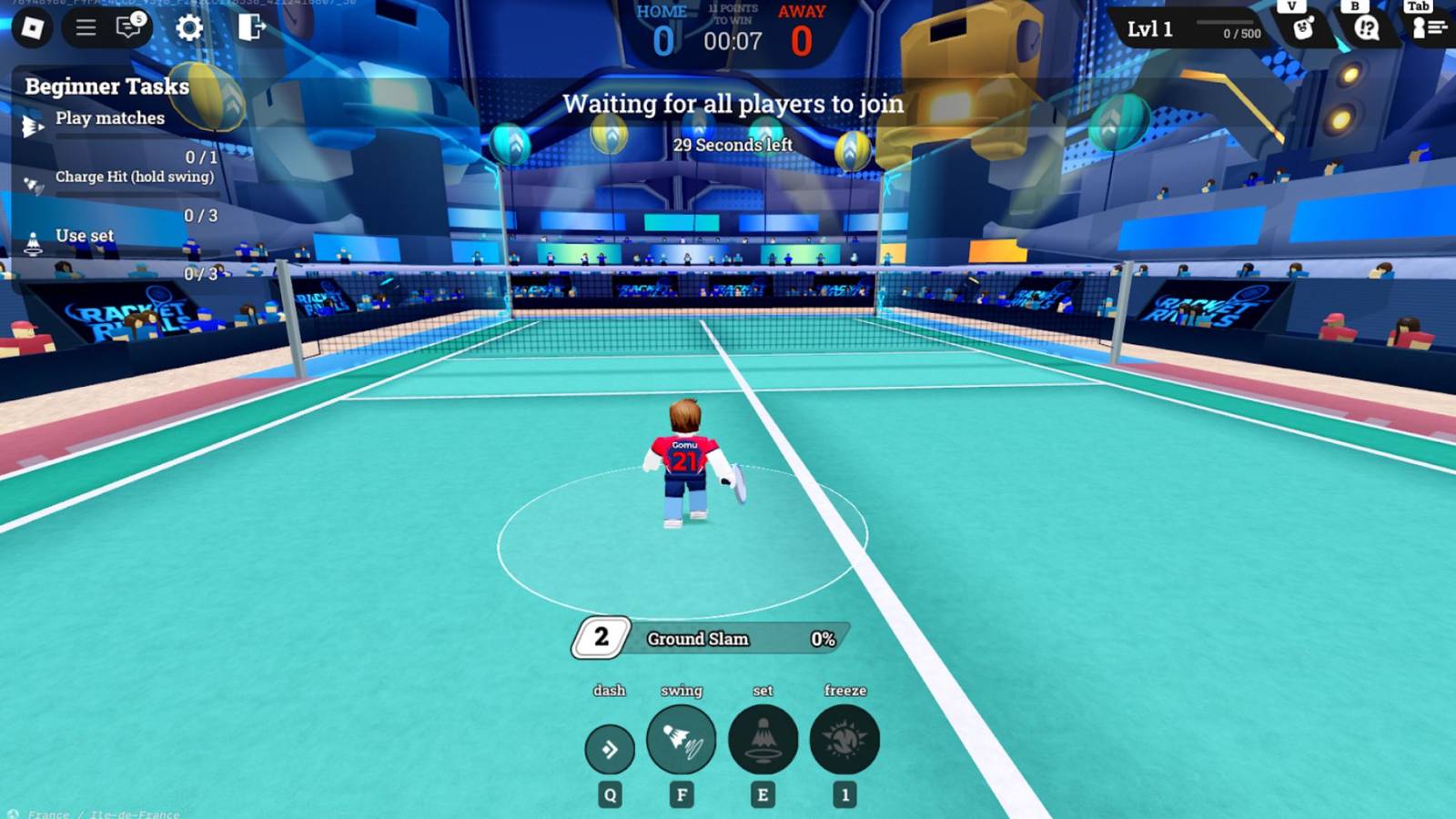
Task: Use the freeze ability icon
Action: pyautogui.click(x=844, y=741)
